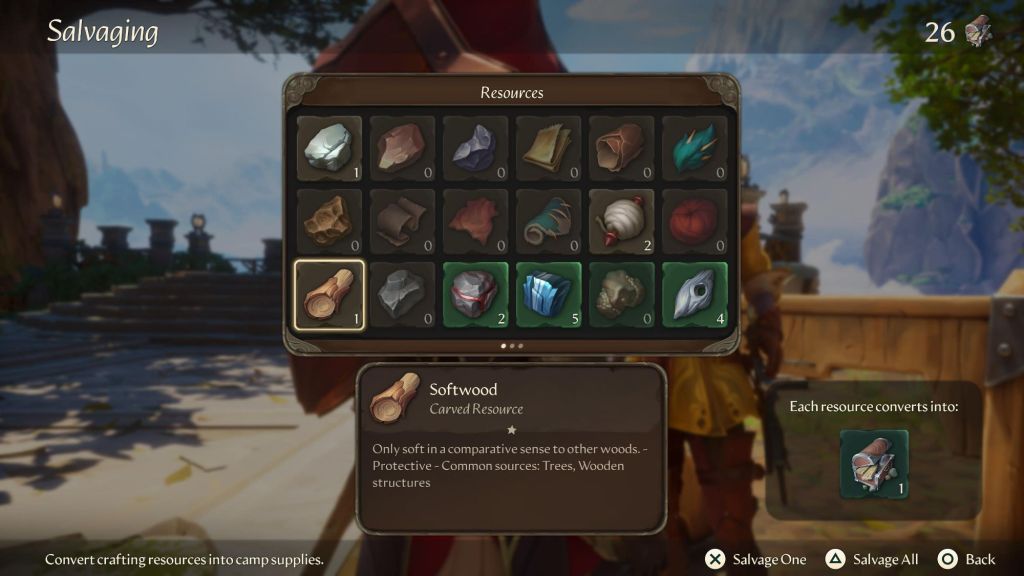Screen dimensions: 1024x576
Task: Select the porous golden-brown ore
Action: point(329,221)
